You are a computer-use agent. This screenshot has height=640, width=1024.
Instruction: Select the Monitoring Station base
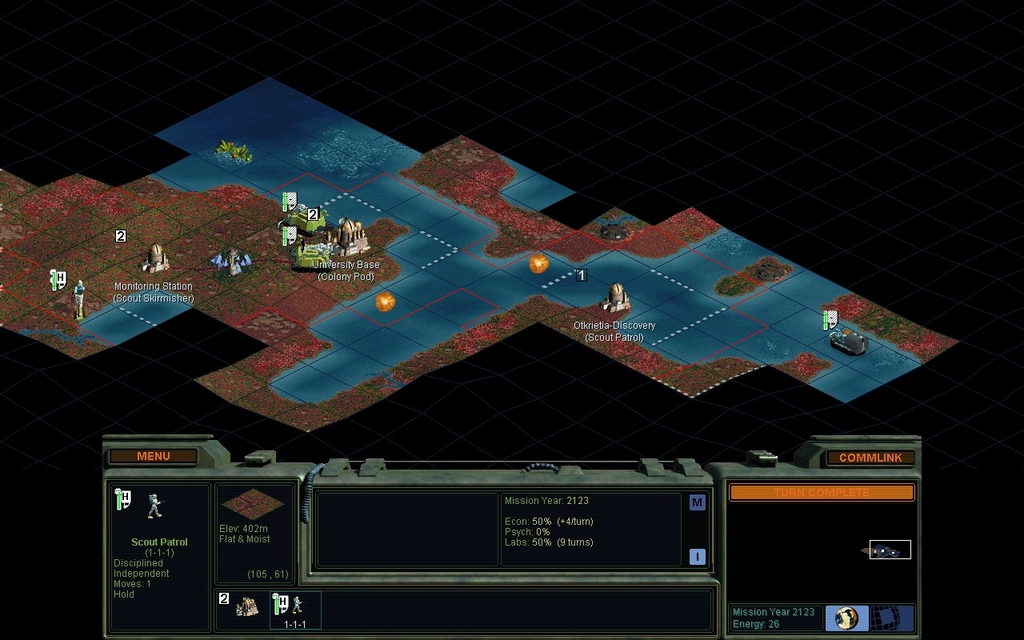pos(154,259)
